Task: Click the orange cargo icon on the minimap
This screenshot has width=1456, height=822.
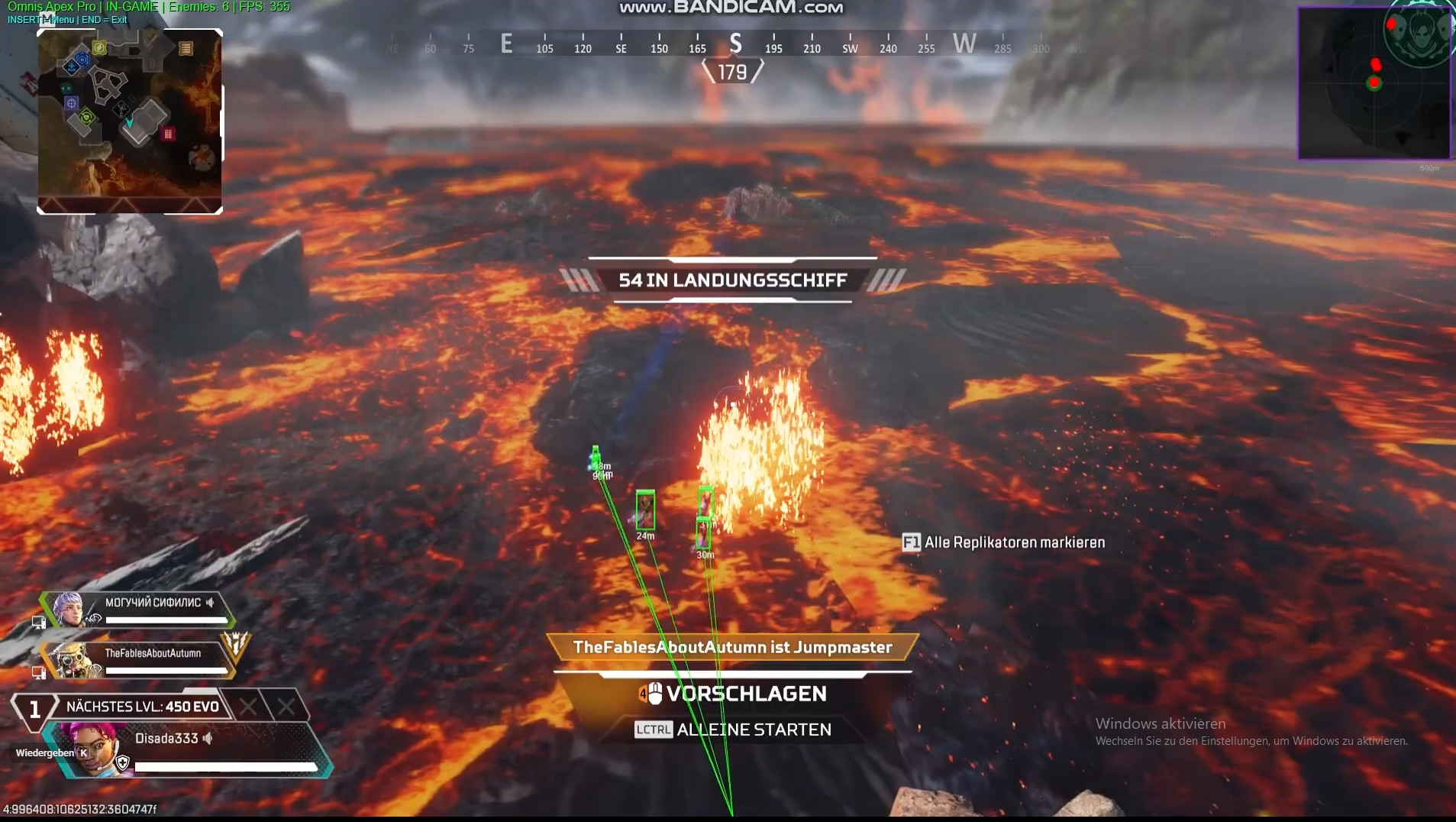Action: pos(185,47)
